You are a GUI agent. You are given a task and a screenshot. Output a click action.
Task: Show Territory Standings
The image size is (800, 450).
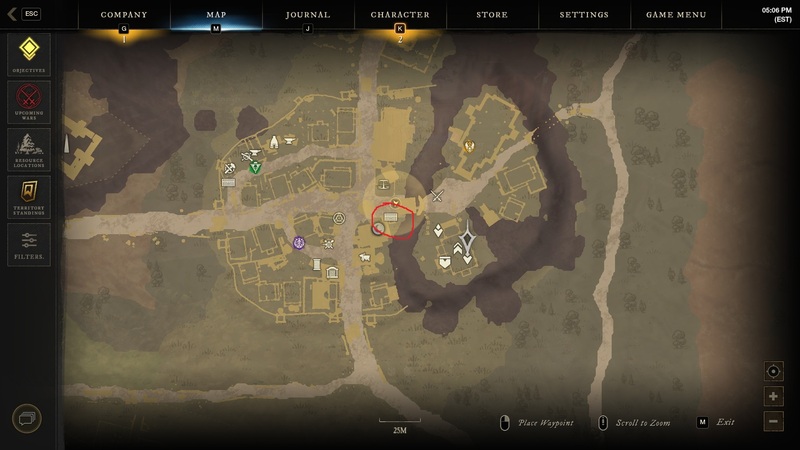(x=28, y=196)
